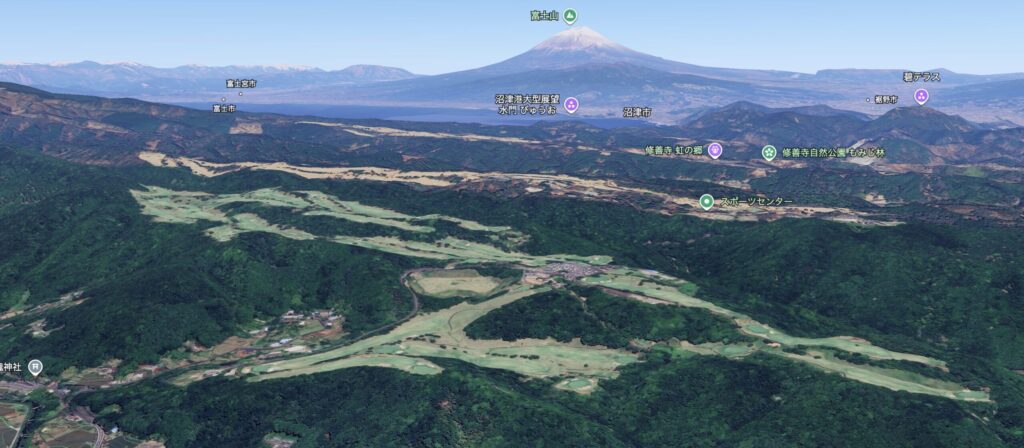Choose the スポーツセンター map marker

click(x=706, y=201)
